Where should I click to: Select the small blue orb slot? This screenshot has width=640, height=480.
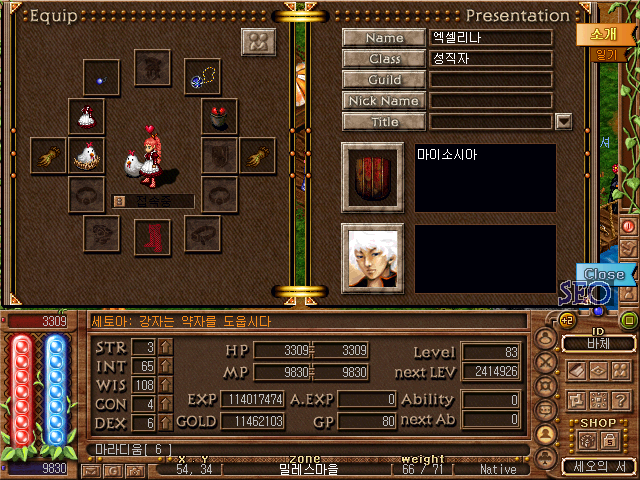[x=99, y=79]
